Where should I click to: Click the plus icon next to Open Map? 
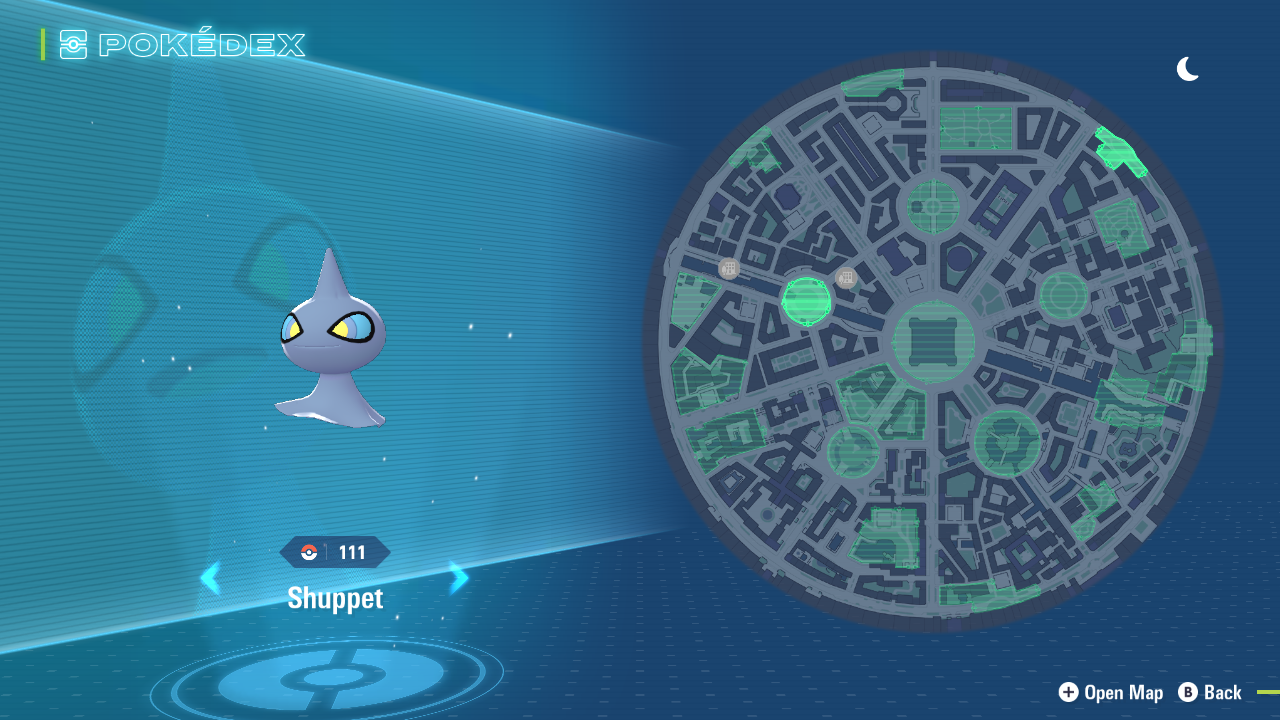(x=1068, y=692)
